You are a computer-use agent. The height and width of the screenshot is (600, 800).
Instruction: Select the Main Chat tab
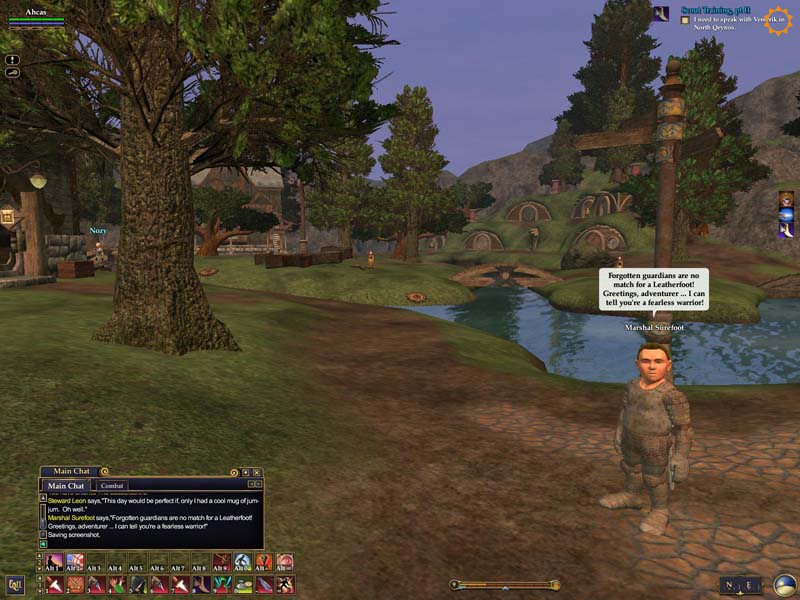66,486
